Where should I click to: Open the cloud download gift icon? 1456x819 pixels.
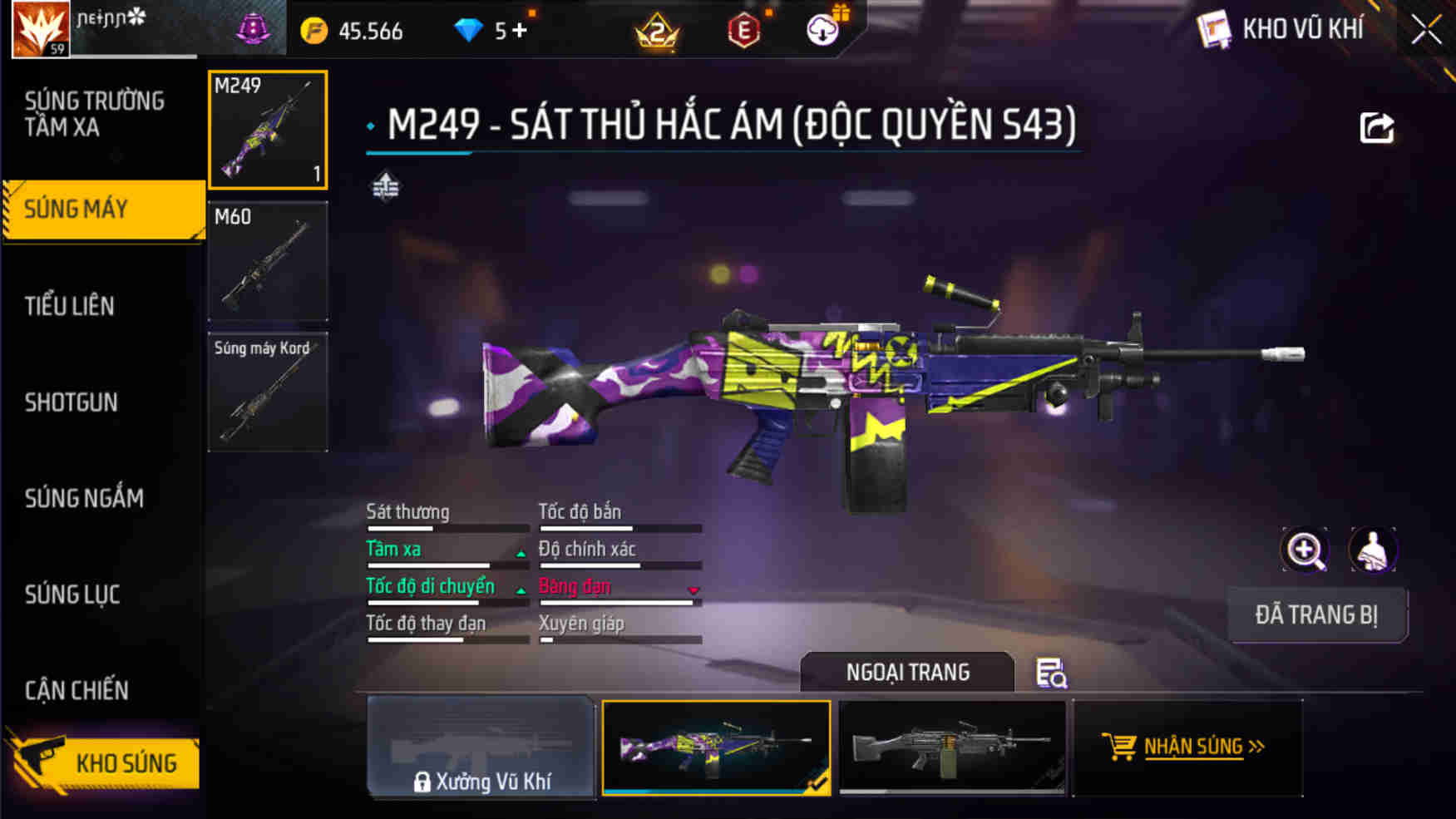[x=822, y=30]
